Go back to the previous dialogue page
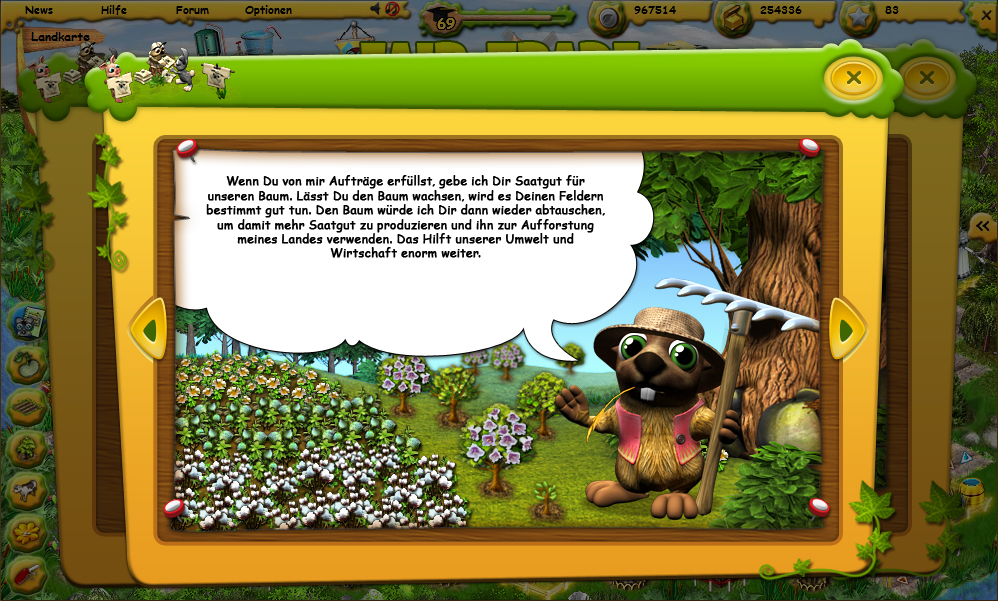Image resolution: width=998 pixels, height=601 pixels. (150, 329)
